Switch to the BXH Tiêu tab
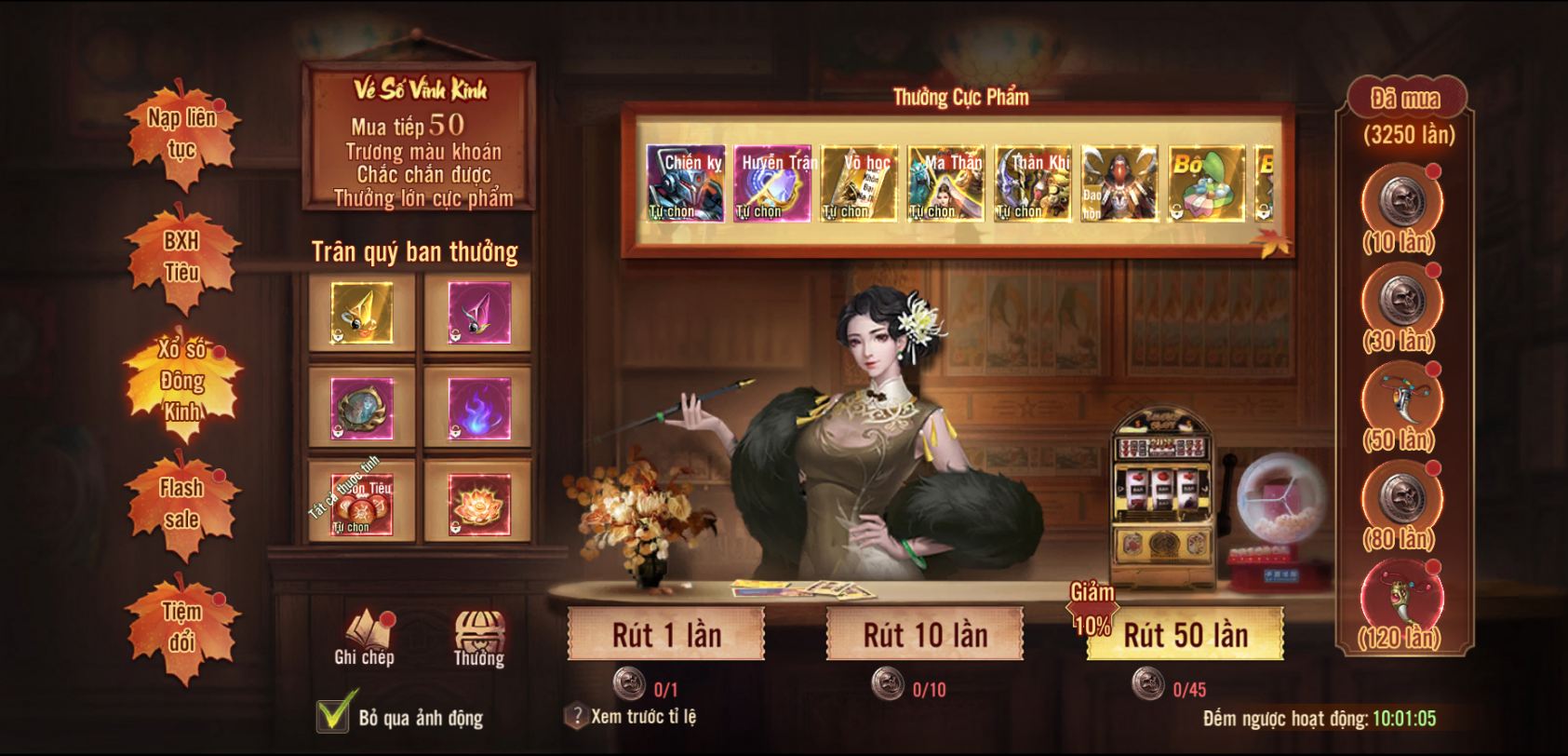The width and height of the screenshot is (1568, 756). pyautogui.click(x=181, y=256)
